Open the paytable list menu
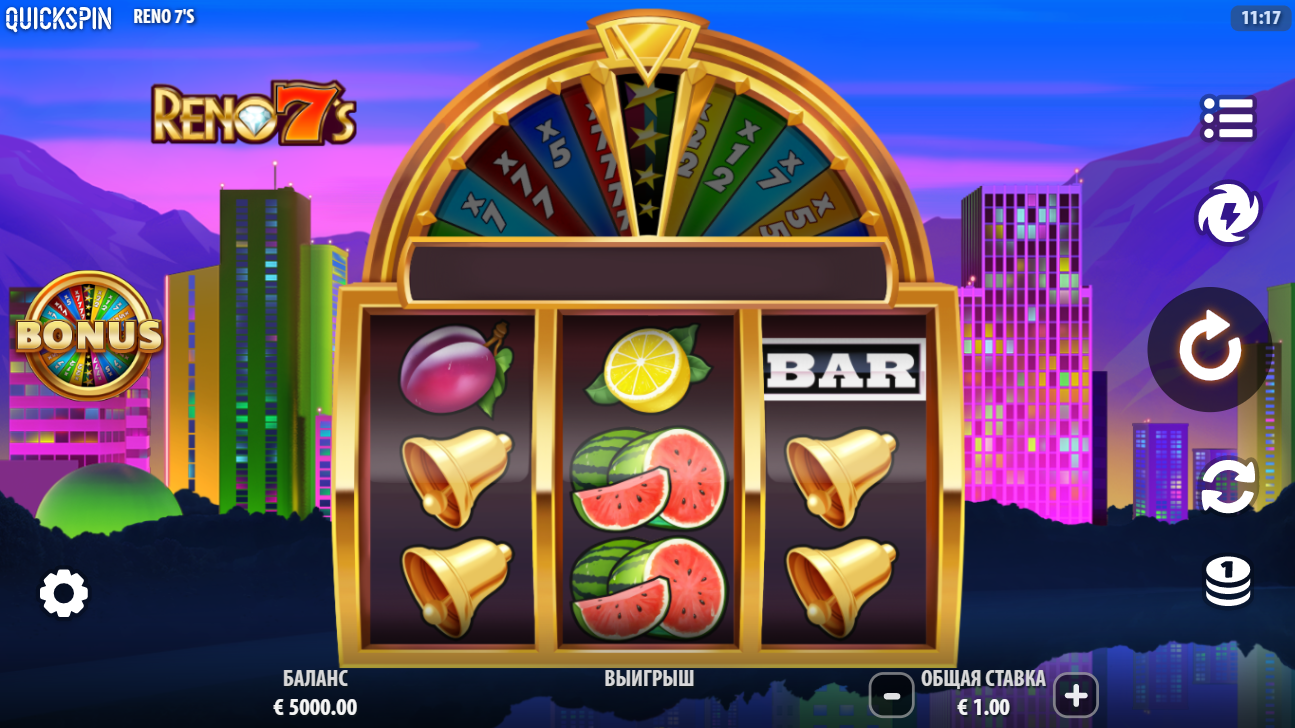 1227,118
